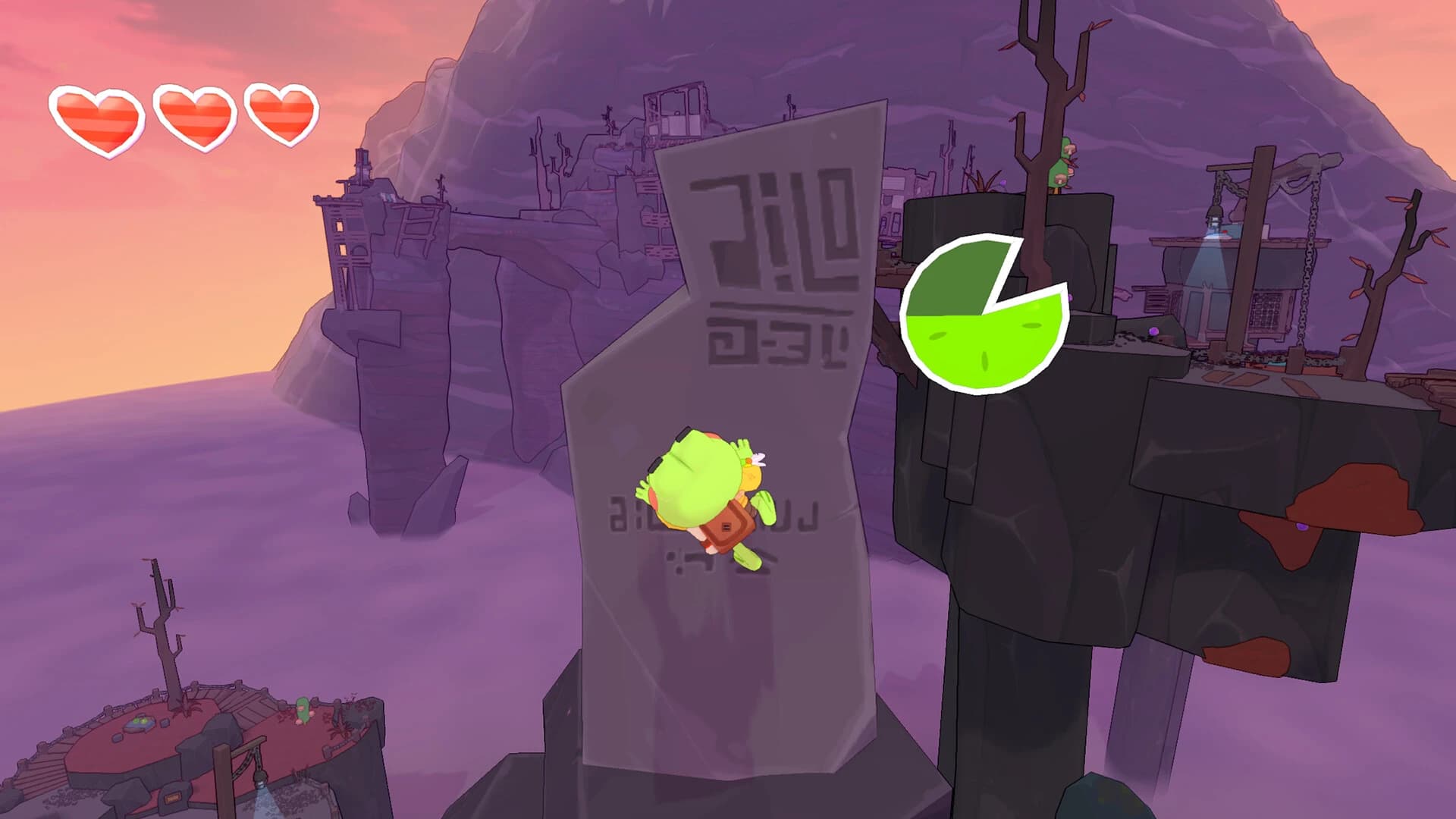This screenshot has height=819, width=1456.
Task: Toggle the glowing eyes in the small pond
Action: pos(140,723)
